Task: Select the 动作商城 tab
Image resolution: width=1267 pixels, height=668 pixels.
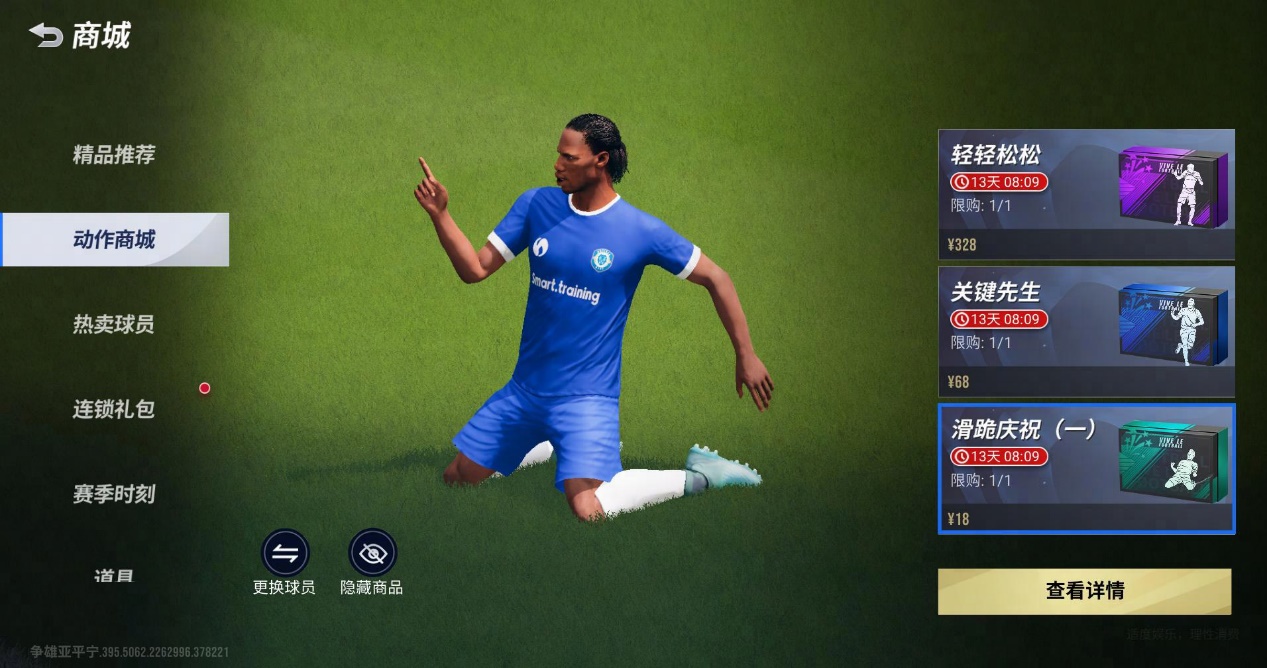Action: tap(114, 240)
